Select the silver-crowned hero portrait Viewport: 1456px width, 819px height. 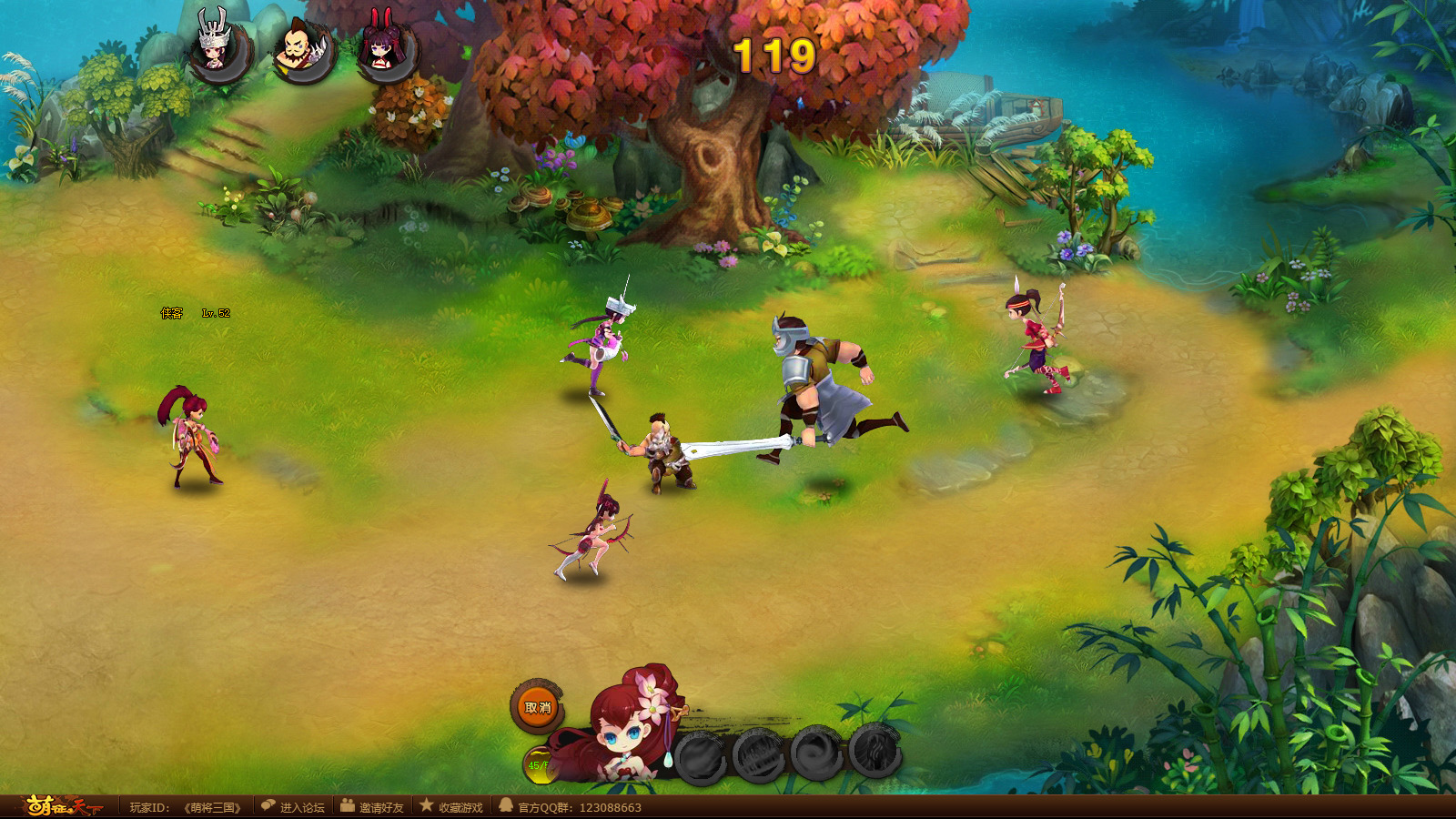tap(218, 50)
